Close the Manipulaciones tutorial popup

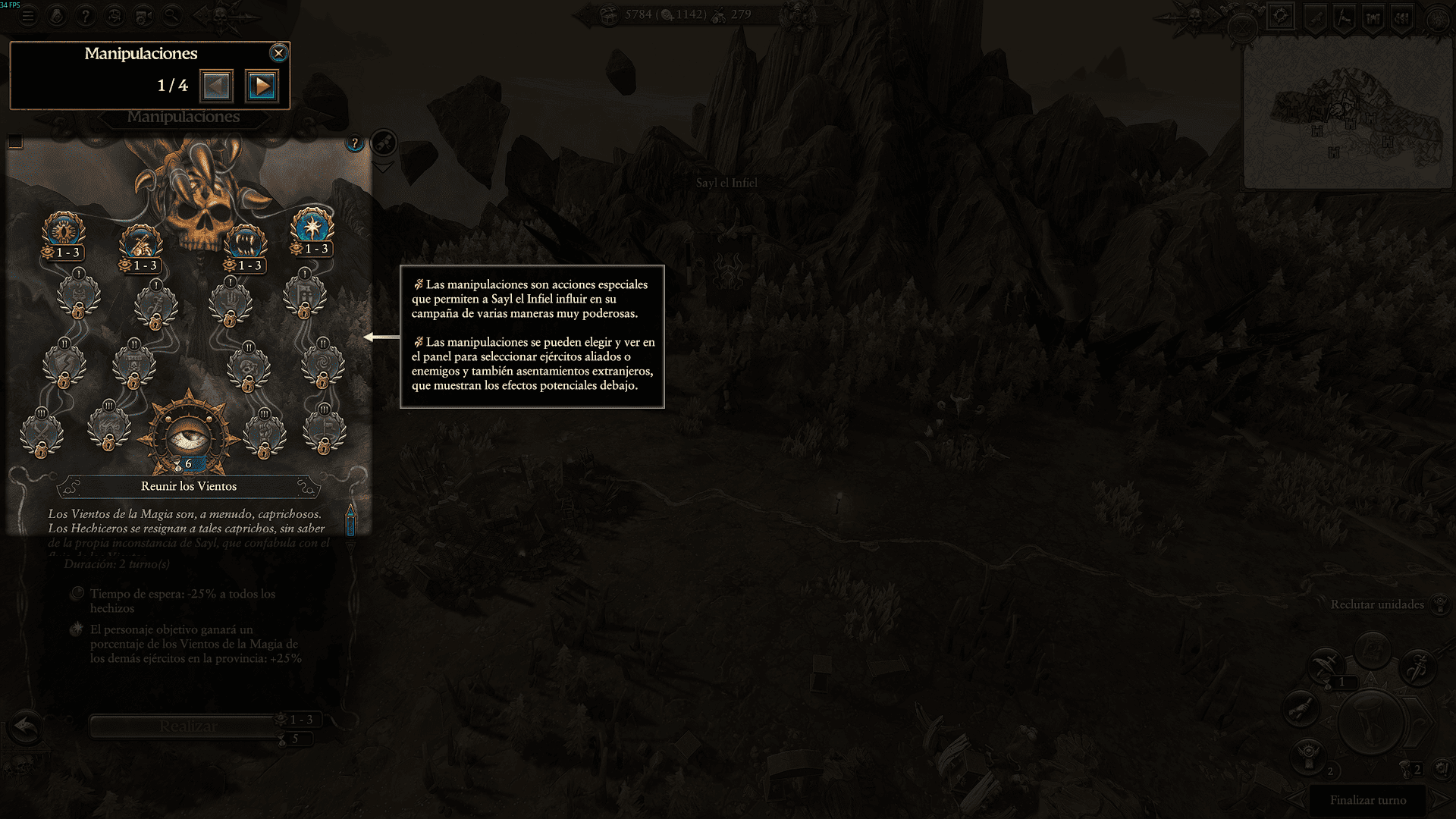pyautogui.click(x=278, y=53)
